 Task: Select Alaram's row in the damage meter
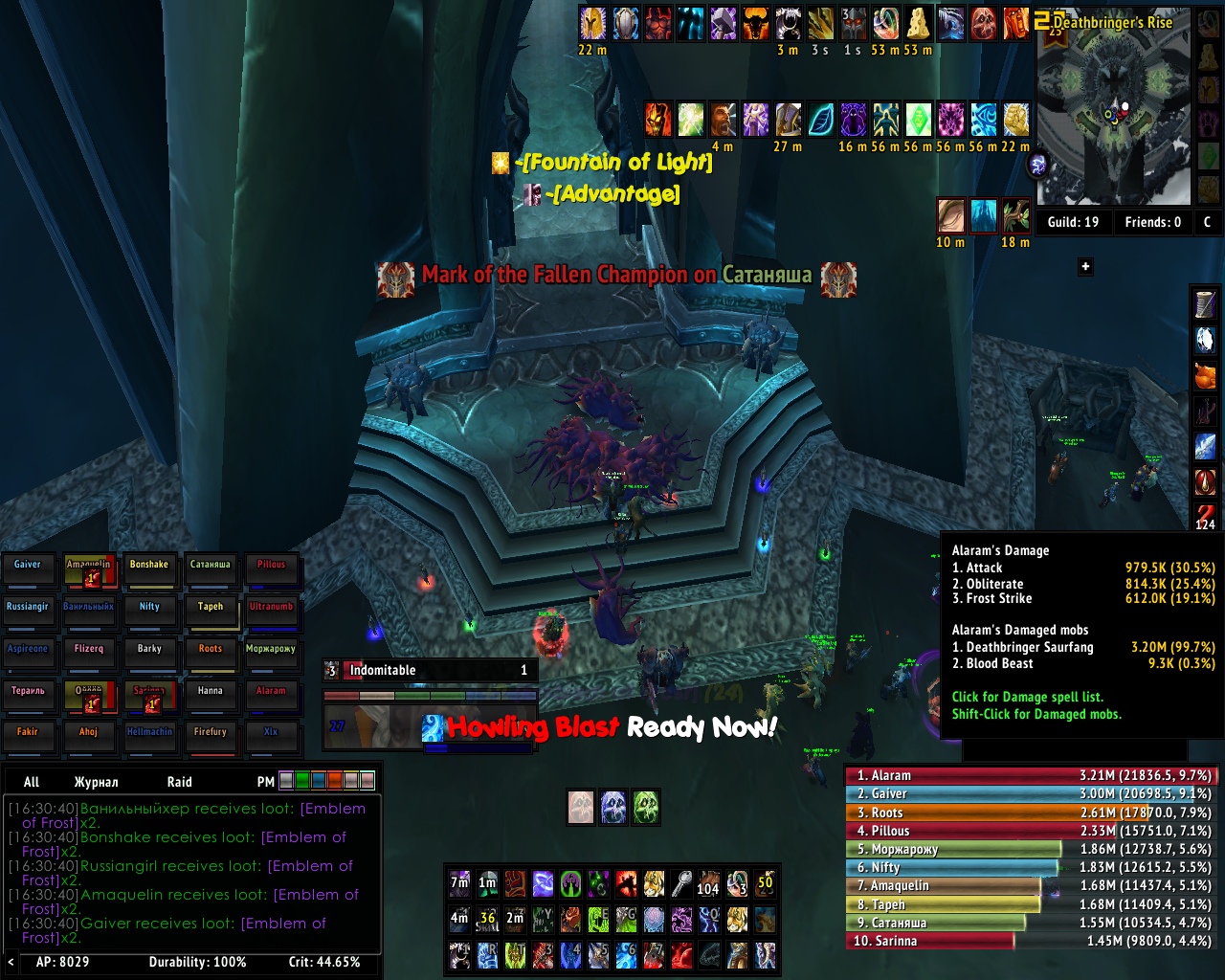point(1031,775)
